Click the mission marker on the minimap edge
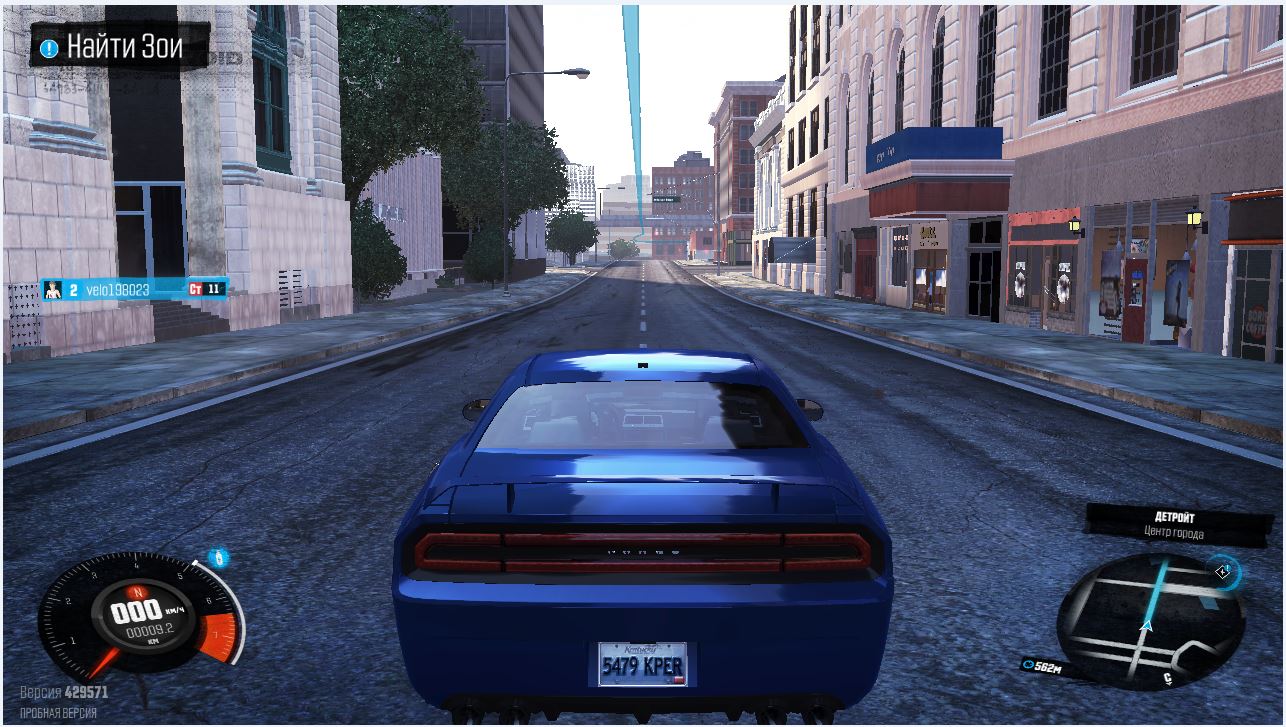Screen dimensions: 1286x727 coord(1225,572)
